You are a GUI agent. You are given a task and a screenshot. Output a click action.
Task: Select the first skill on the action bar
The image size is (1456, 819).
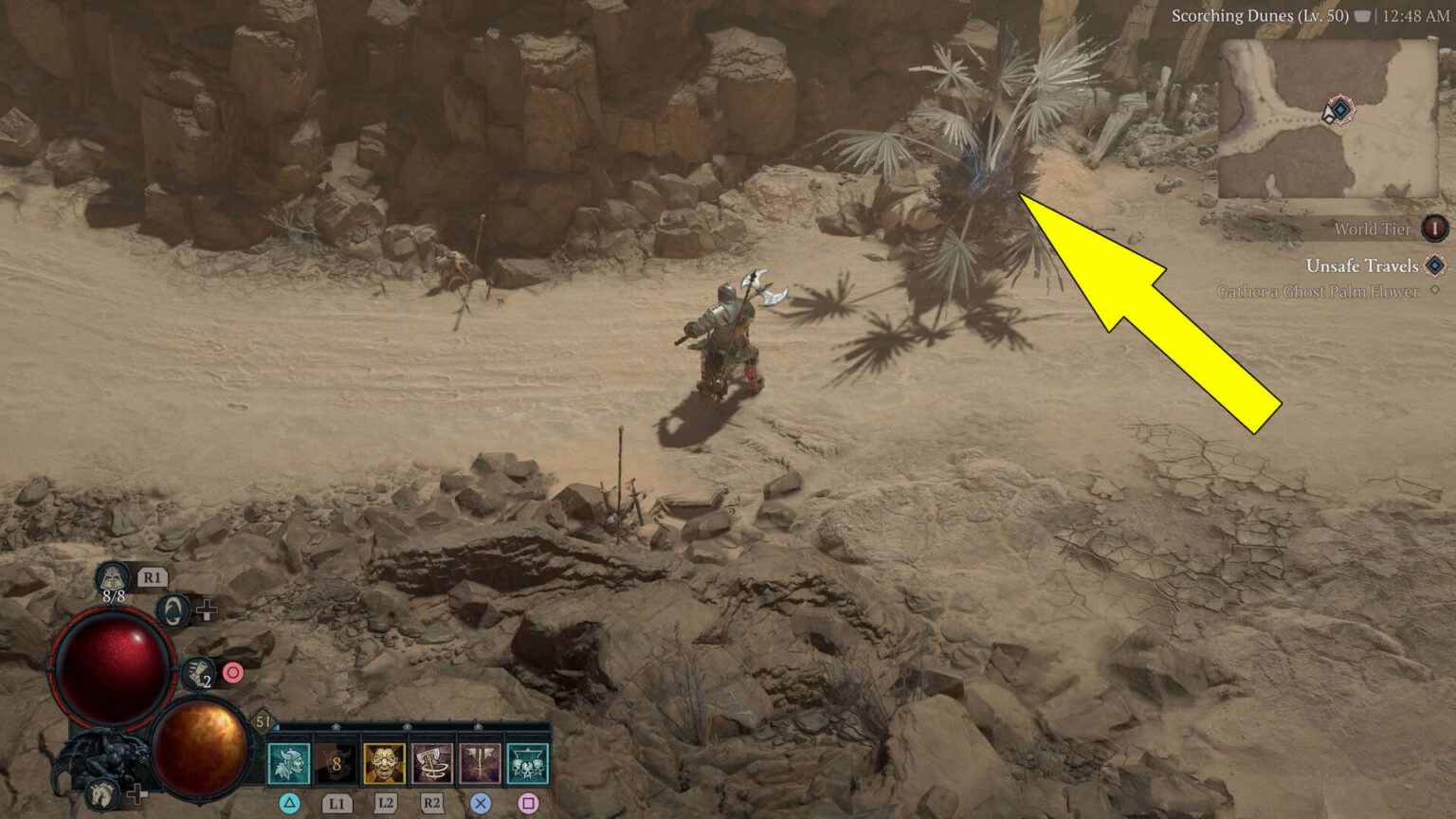click(x=289, y=763)
